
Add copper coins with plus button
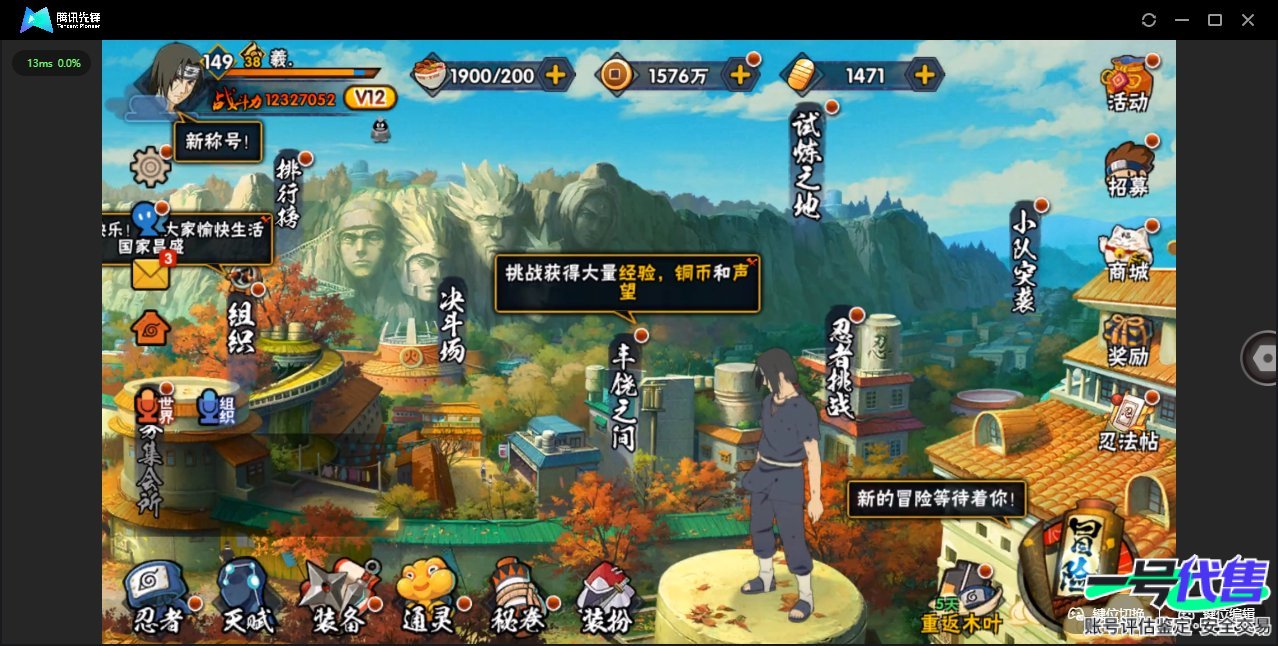pyautogui.click(x=740, y=75)
